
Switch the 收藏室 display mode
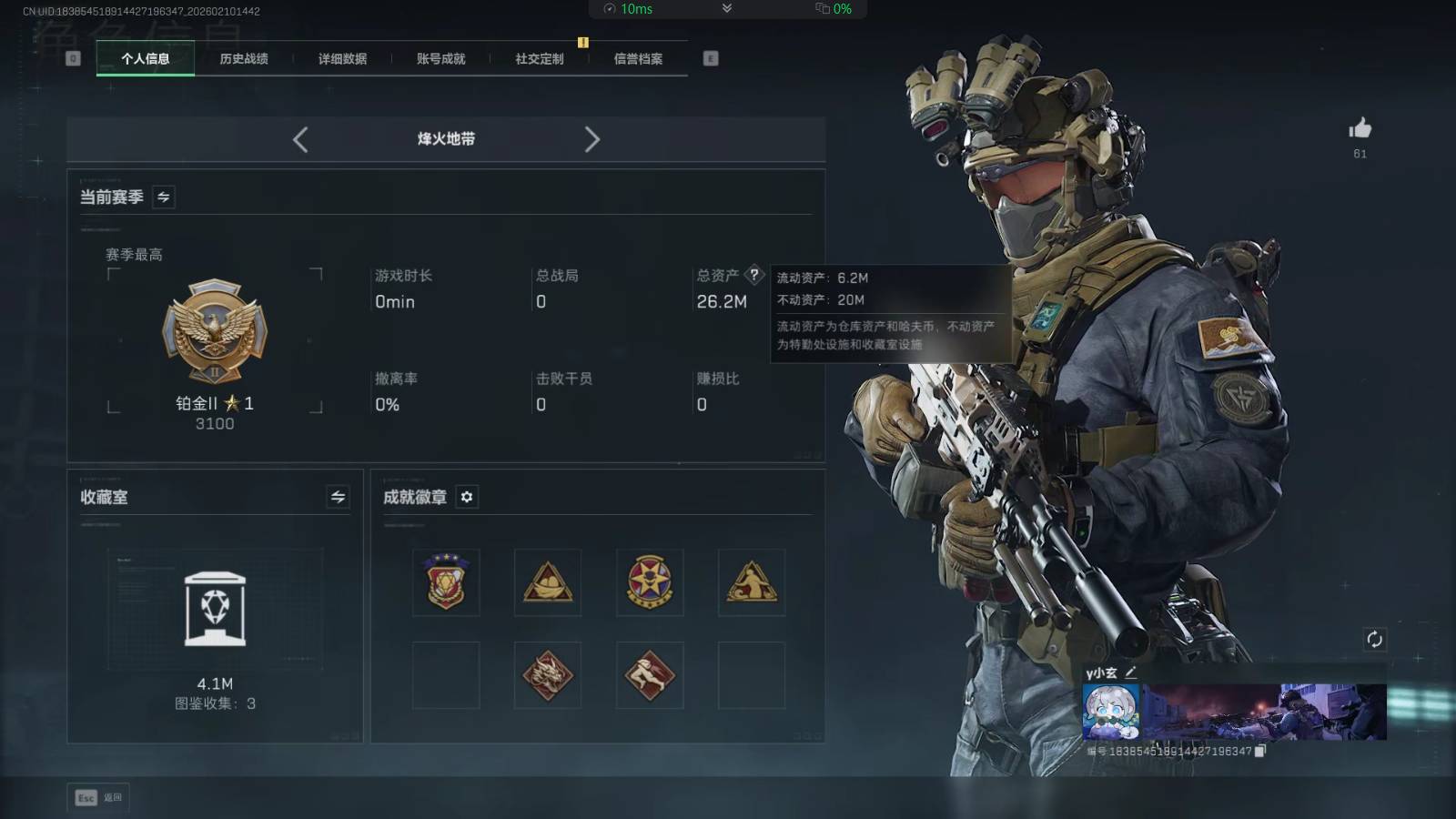click(x=338, y=497)
